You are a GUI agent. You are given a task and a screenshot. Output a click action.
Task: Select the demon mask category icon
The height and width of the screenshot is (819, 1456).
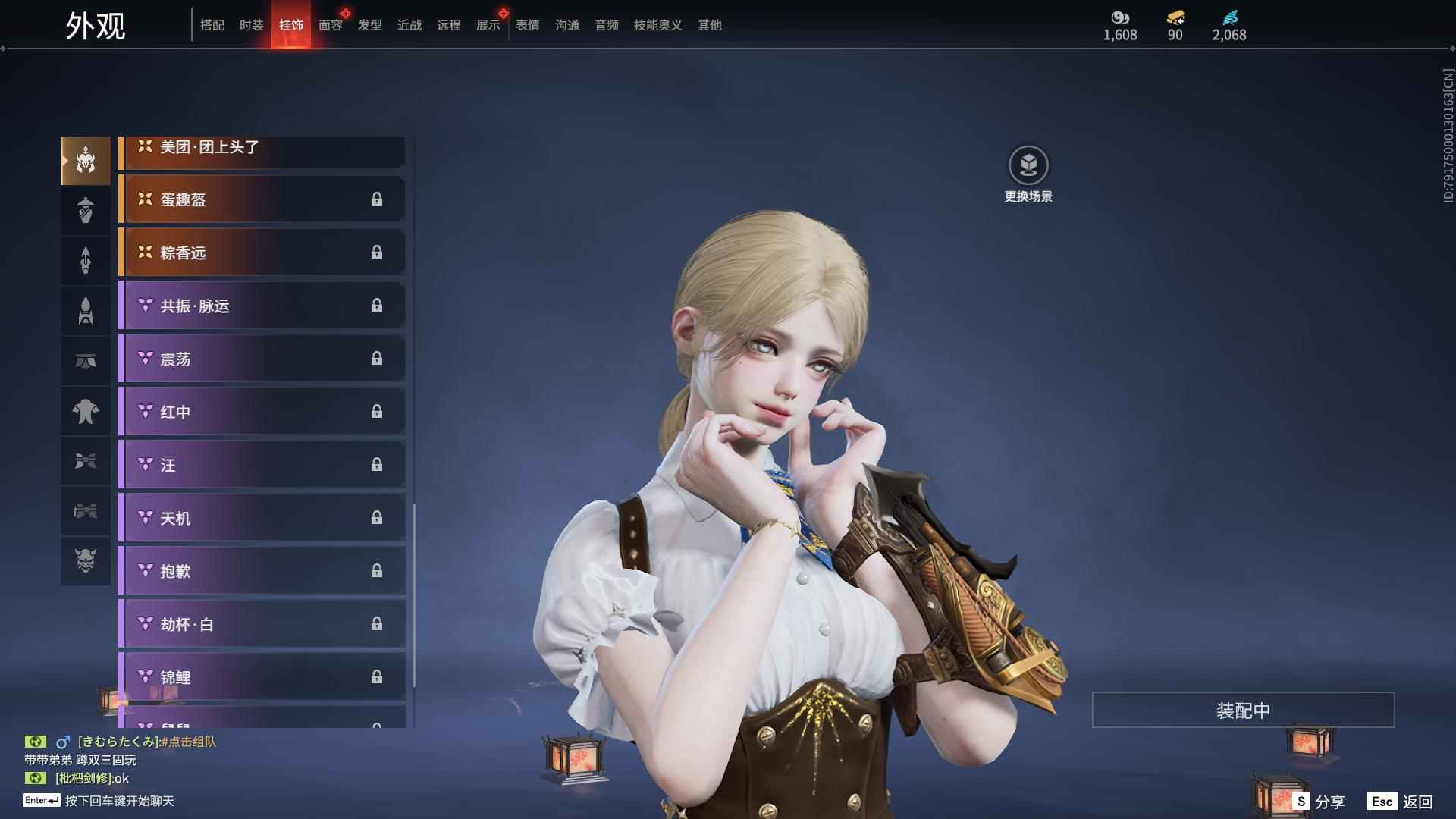pos(86,560)
